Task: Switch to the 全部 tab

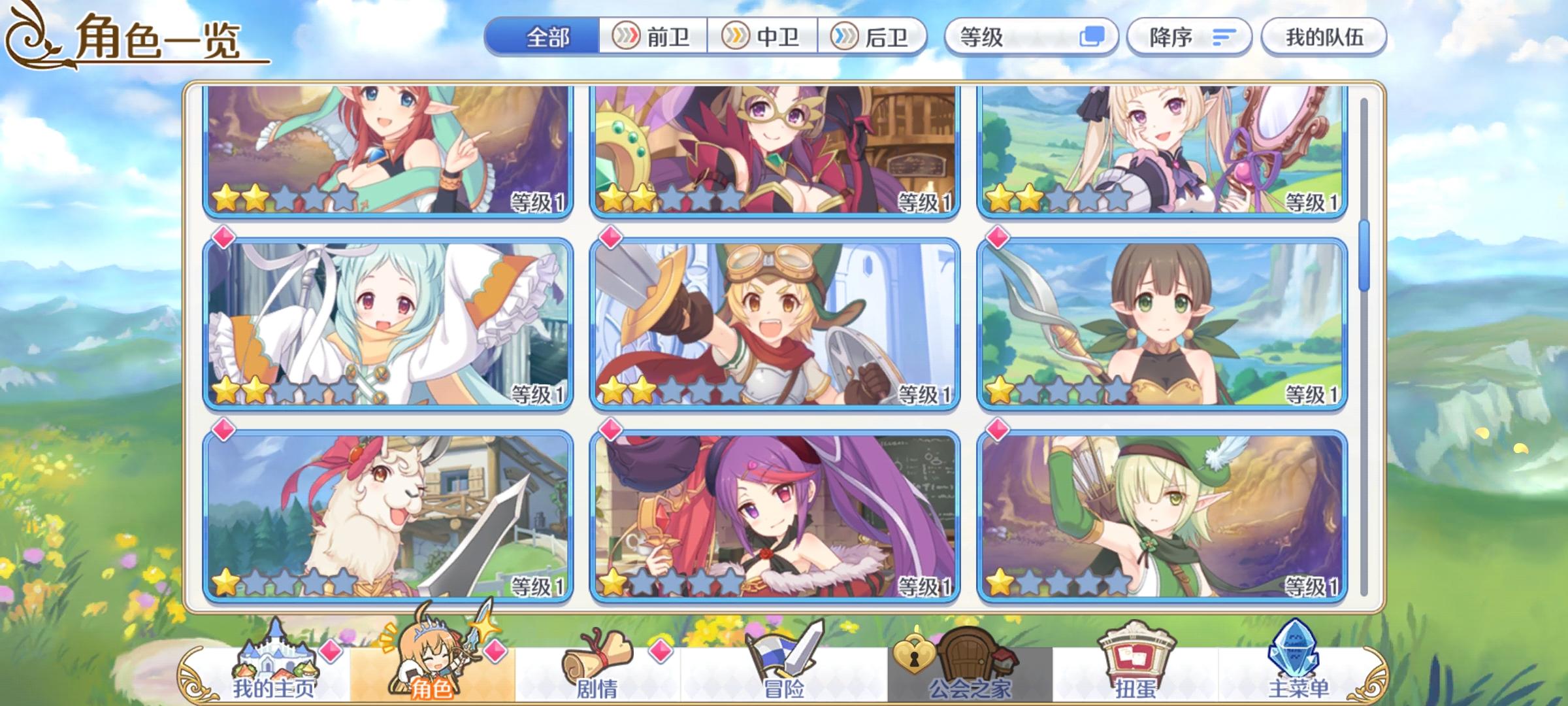Action: [546, 37]
